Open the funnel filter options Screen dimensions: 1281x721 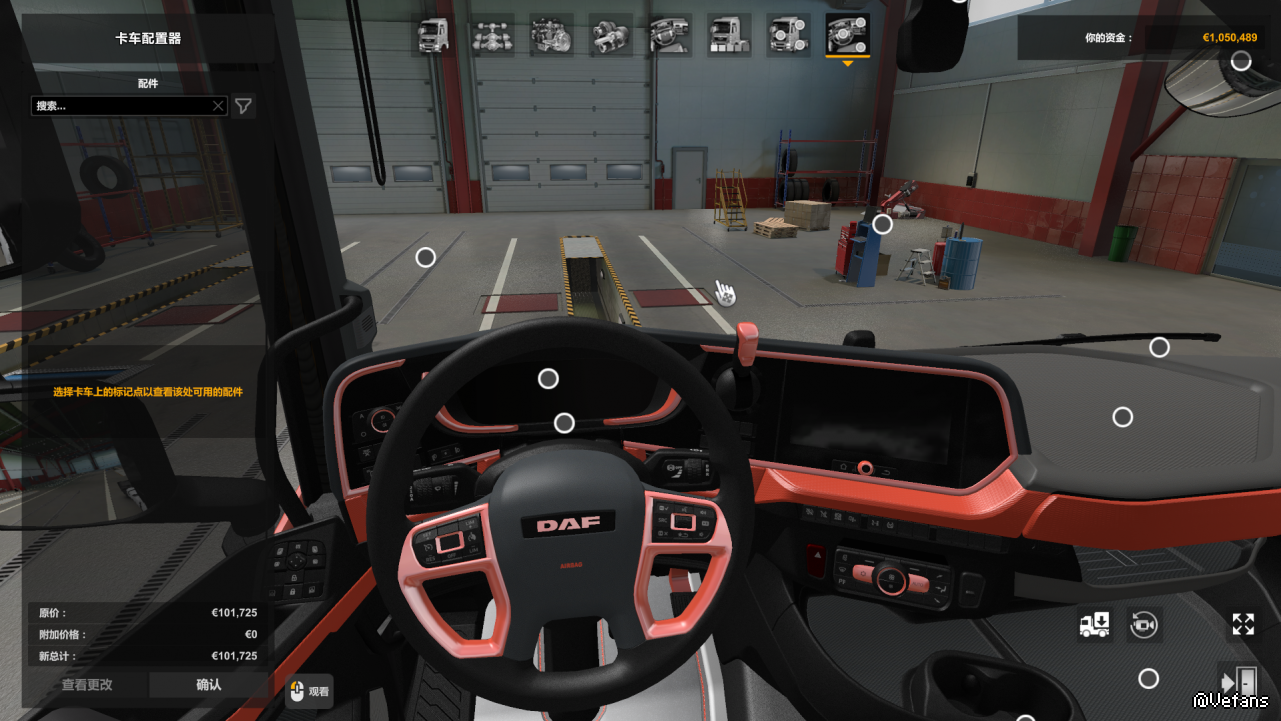[243, 105]
